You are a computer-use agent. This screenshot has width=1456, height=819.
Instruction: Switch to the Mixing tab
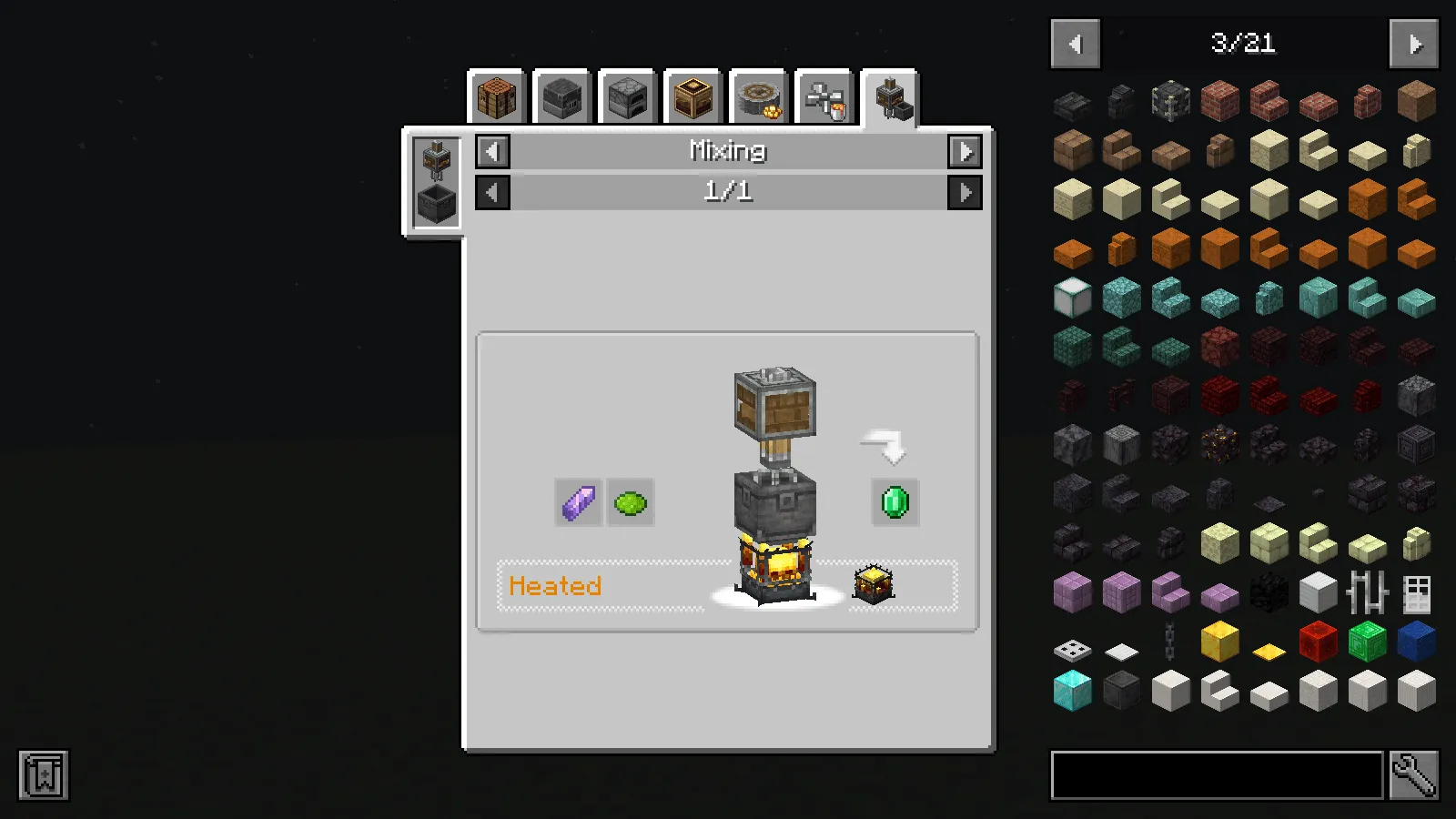click(x=888, y=98)
